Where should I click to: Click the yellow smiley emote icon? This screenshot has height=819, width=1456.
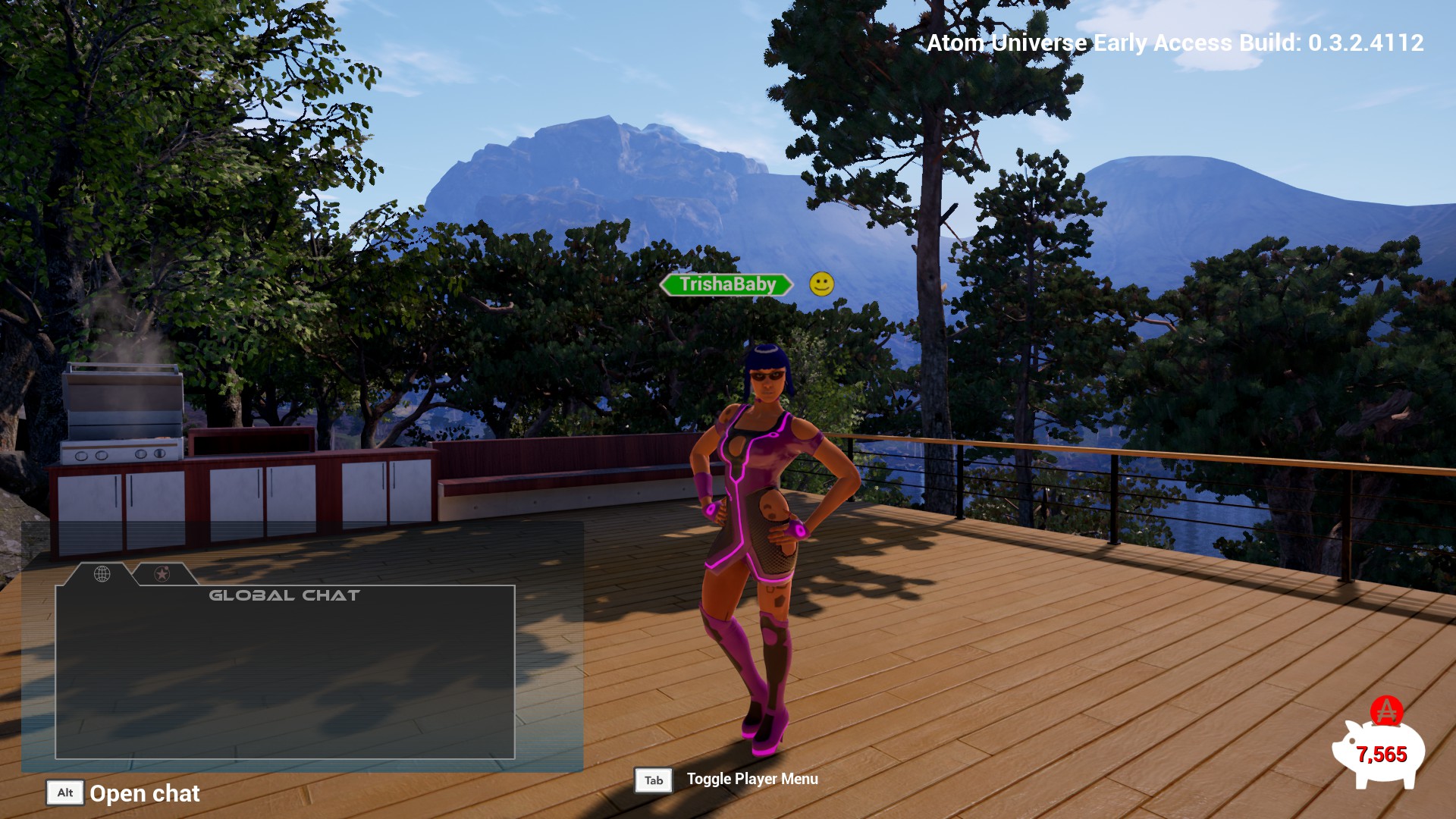pos(821,284)
